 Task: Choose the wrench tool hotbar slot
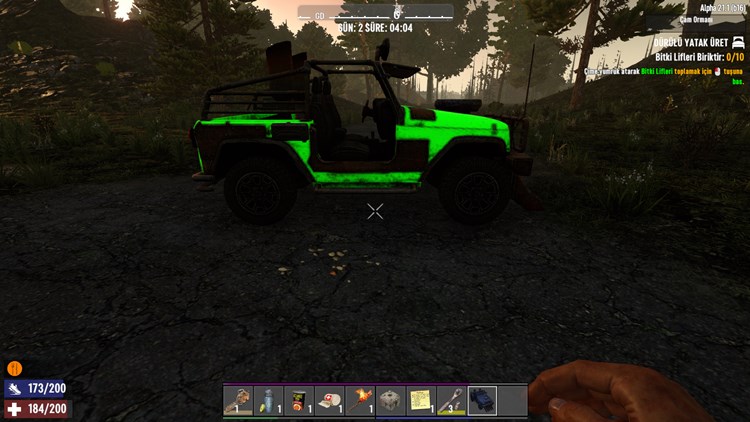452,400
